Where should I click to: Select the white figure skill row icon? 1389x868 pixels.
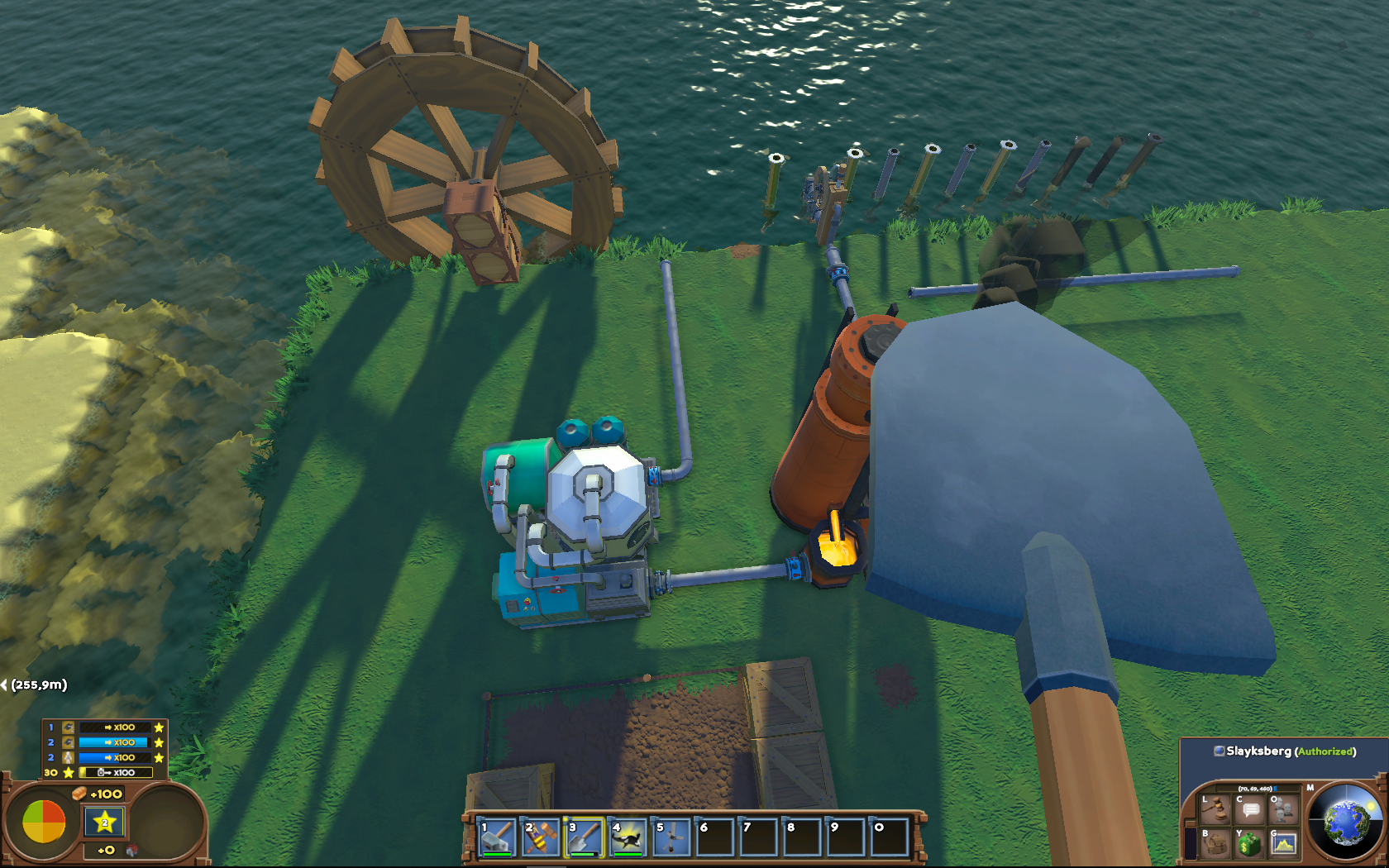point(69,757)
